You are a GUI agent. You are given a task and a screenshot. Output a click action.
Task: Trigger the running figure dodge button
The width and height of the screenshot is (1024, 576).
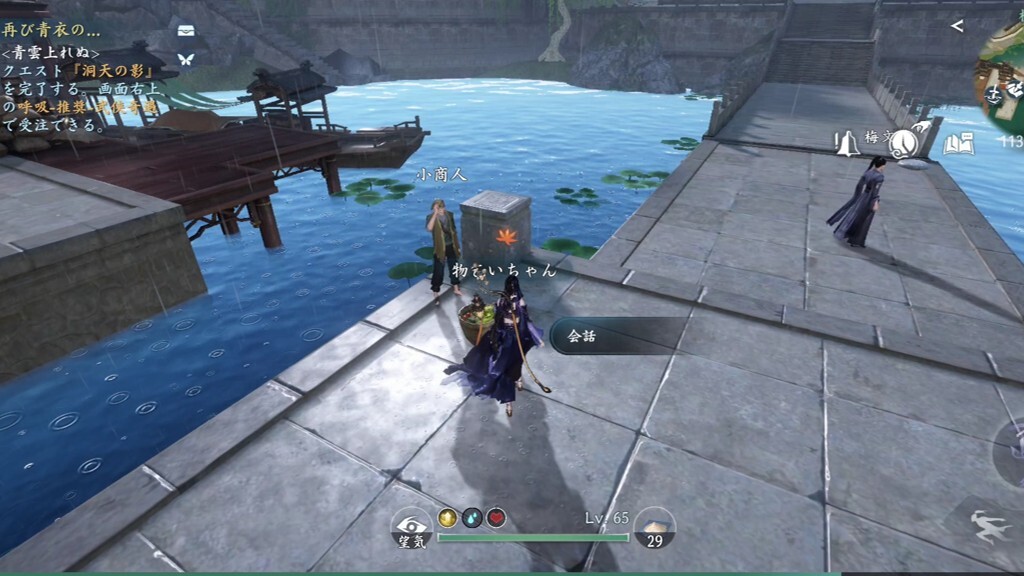(x=990, y=525)
